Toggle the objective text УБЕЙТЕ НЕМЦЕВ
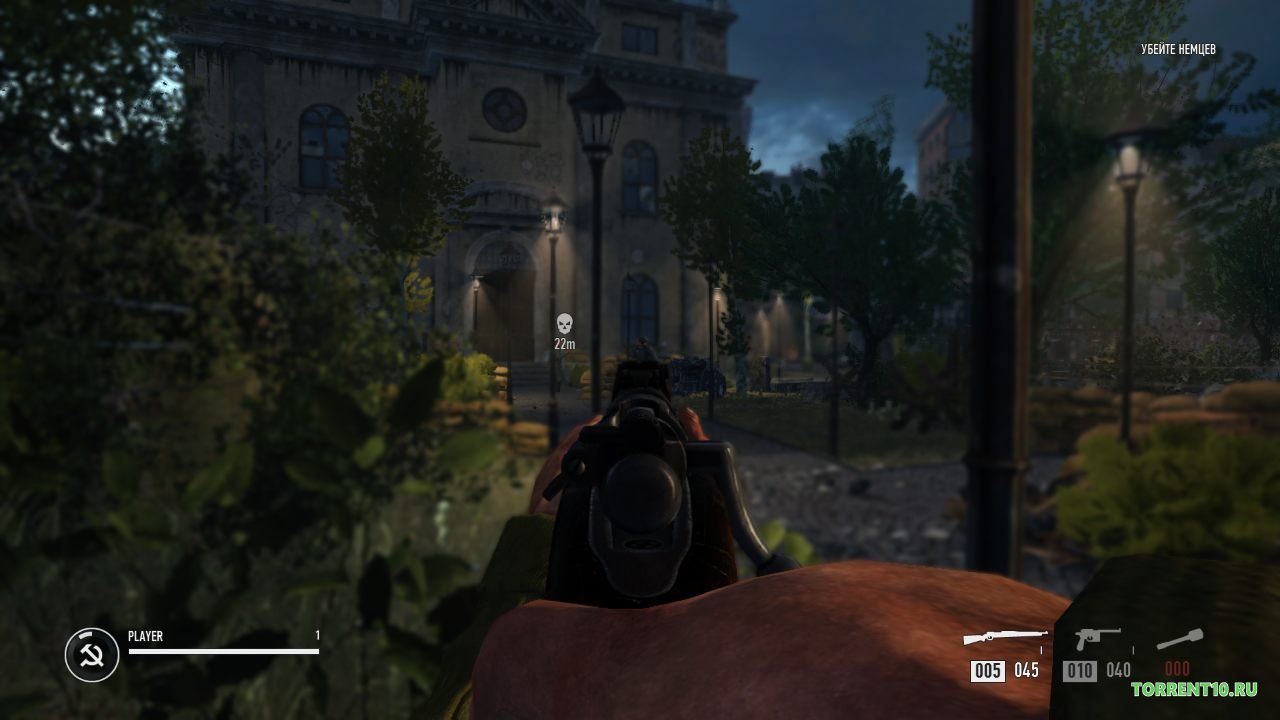The image size is (1280, 720). coord(1178,47)
